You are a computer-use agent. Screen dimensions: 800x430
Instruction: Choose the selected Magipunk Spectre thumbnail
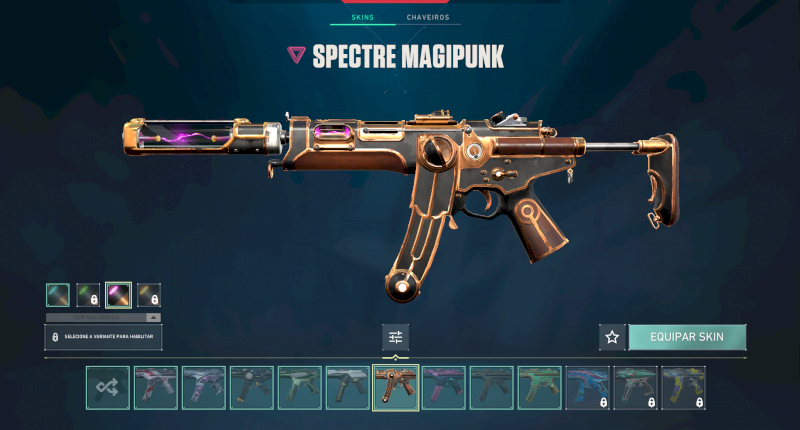point(395,388)
